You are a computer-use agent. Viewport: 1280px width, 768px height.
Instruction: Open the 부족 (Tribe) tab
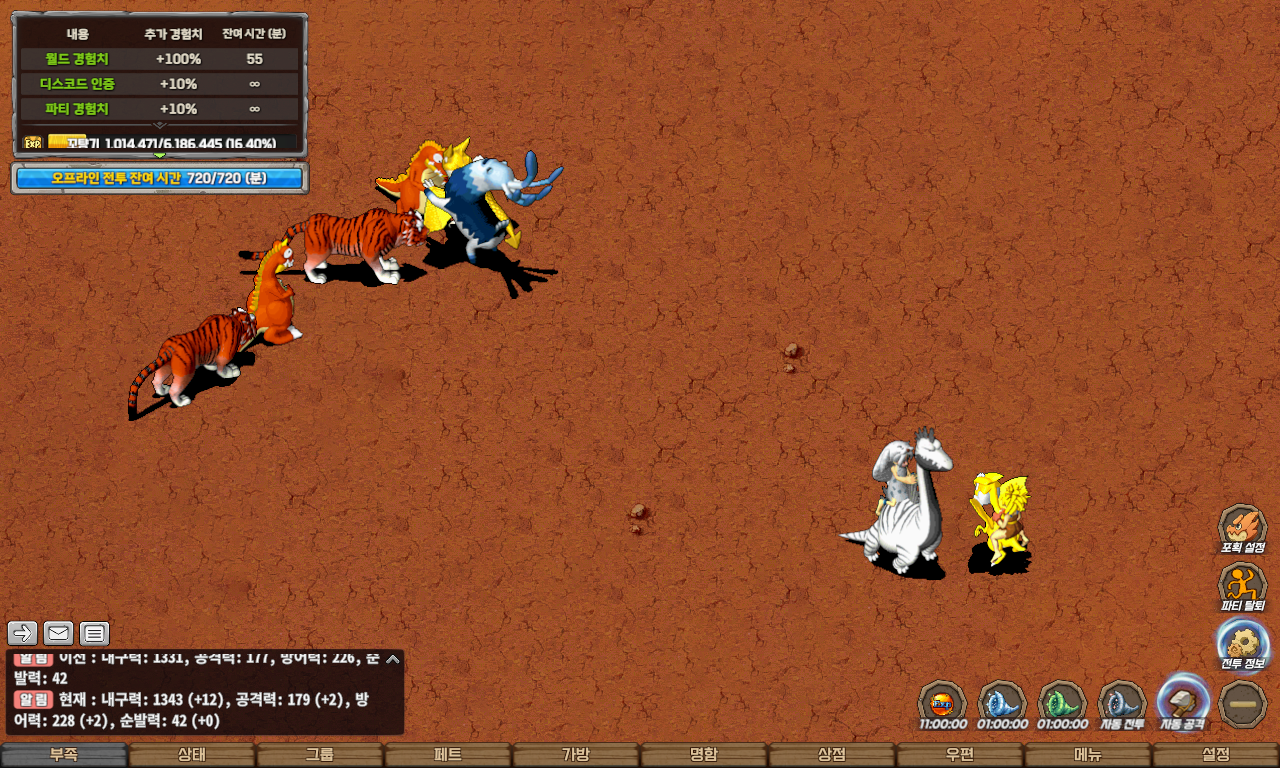point(64,755)
